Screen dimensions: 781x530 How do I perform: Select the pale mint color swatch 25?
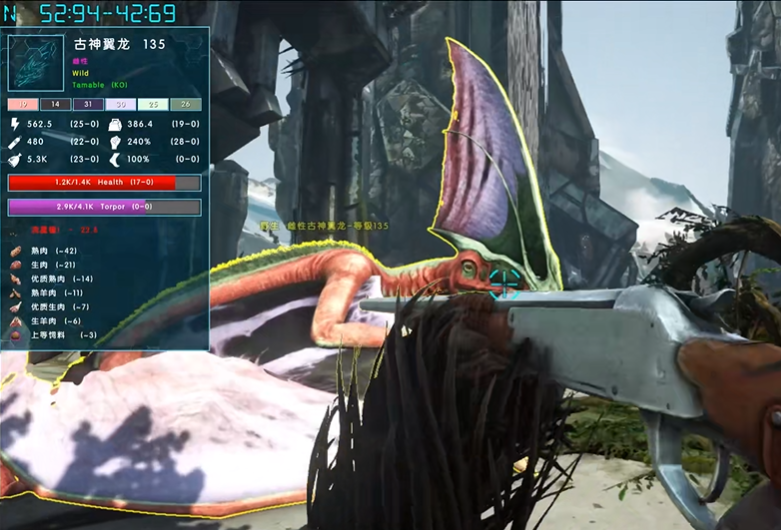point(153,104)
